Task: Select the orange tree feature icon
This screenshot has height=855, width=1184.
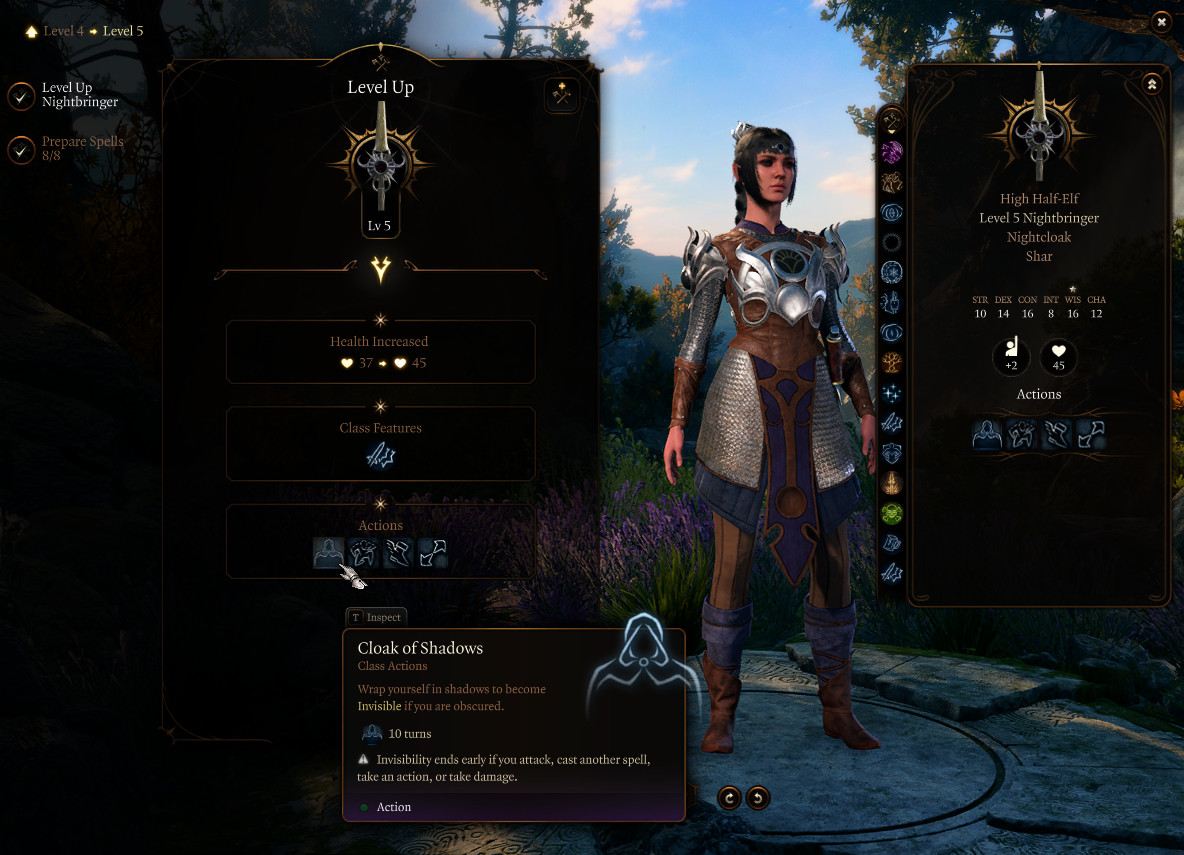Action: (891, 362)
